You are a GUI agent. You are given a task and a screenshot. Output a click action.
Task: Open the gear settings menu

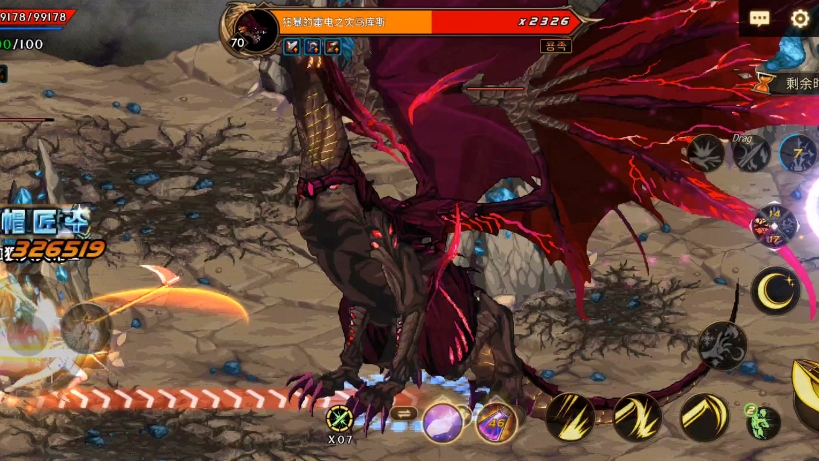[x=800, y=19]
